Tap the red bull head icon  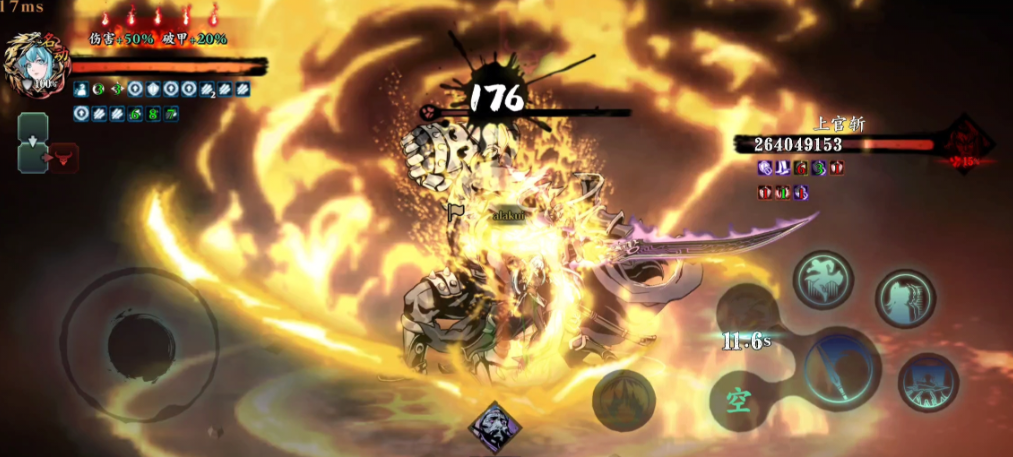point(62,158)
